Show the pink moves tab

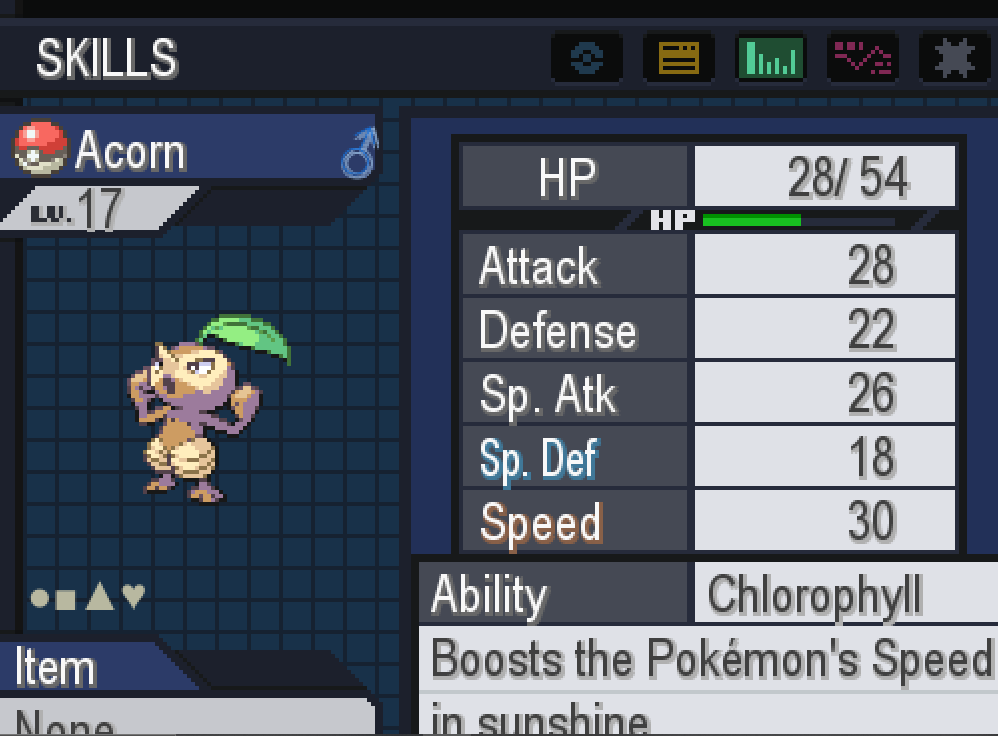[x=863, y=58]
